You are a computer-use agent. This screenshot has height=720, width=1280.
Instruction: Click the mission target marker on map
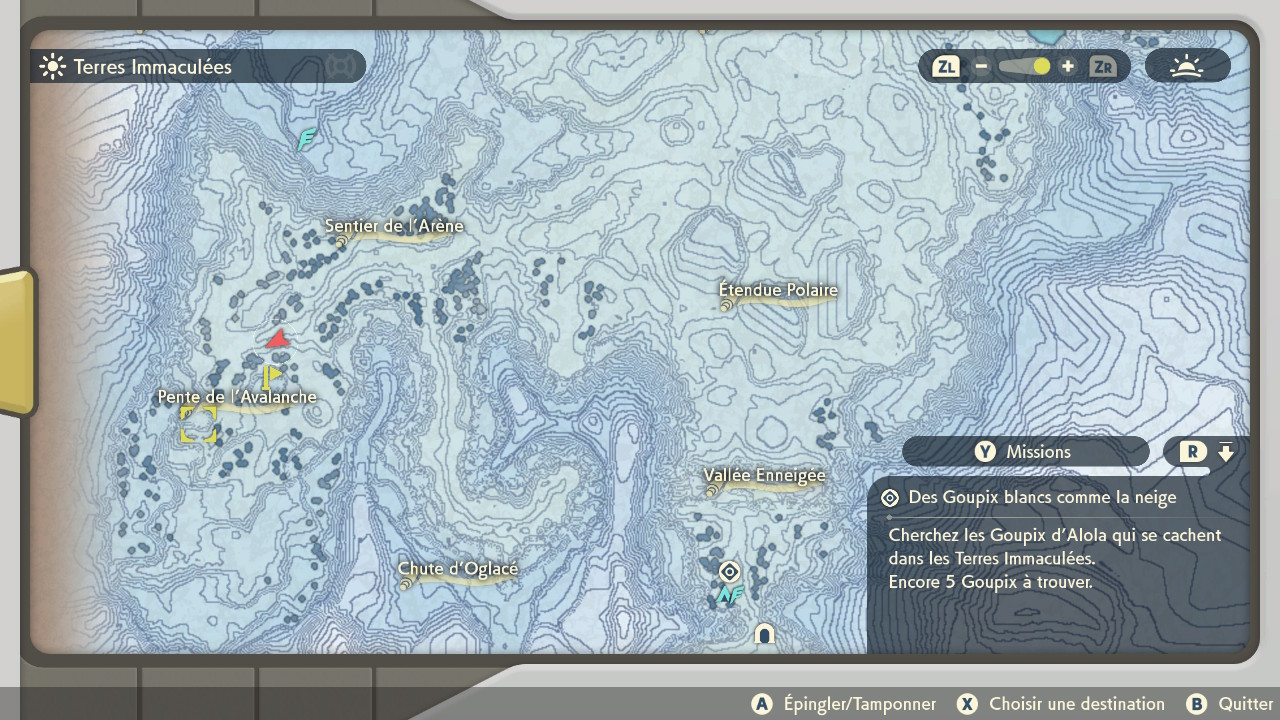tap(730, 572)
